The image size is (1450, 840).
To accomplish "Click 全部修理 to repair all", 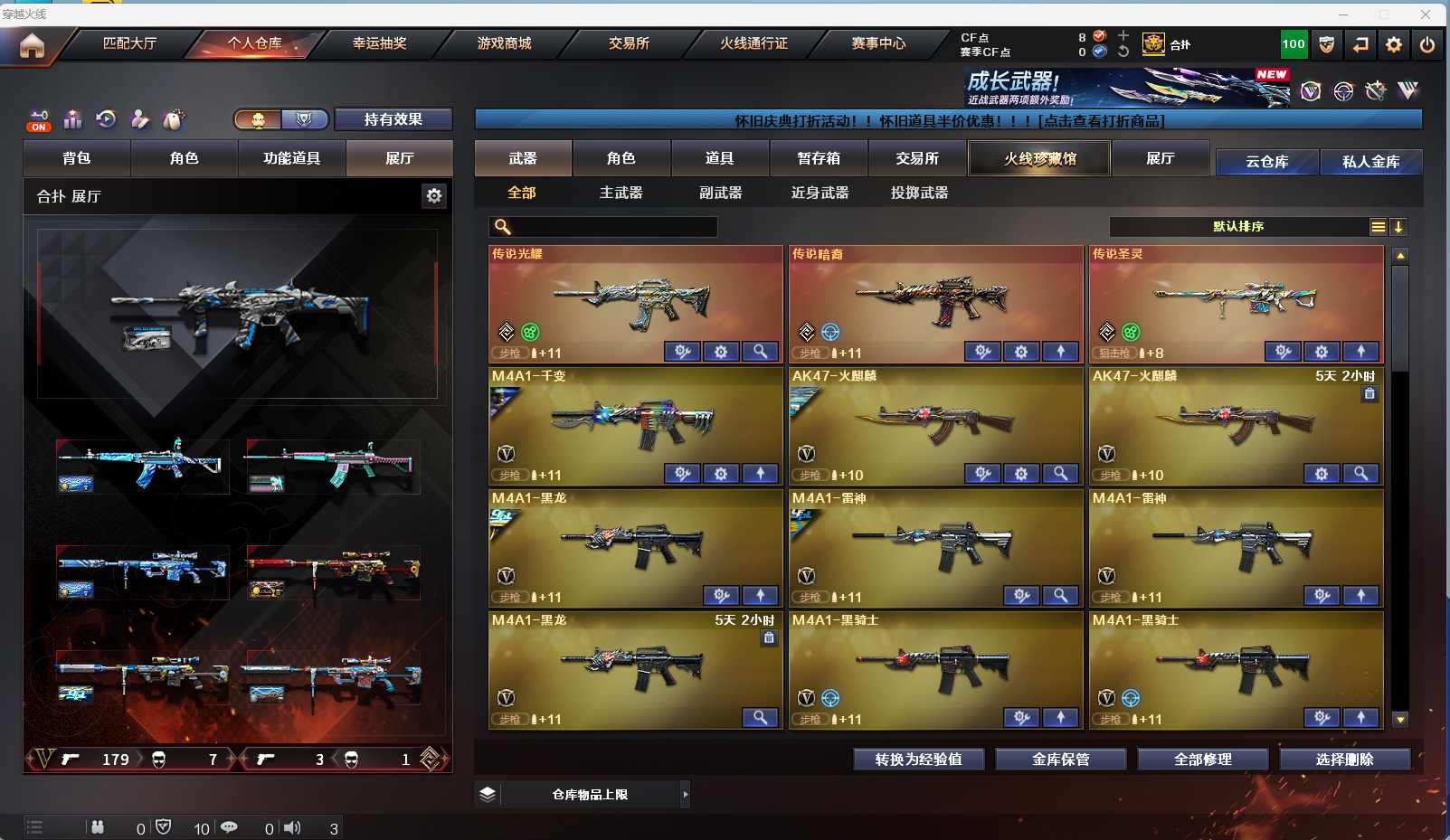I will click(1202, 760).
